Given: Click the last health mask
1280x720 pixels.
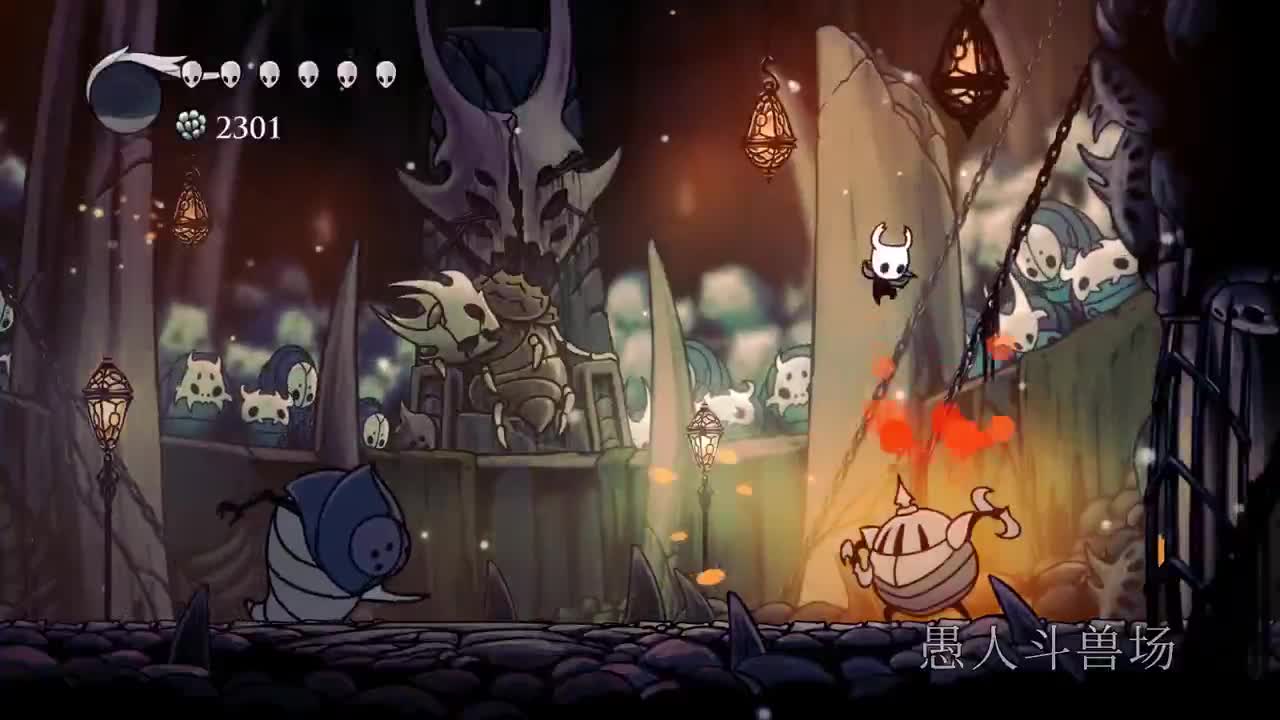Looking at the screenshot, I should tap(385, 72).
